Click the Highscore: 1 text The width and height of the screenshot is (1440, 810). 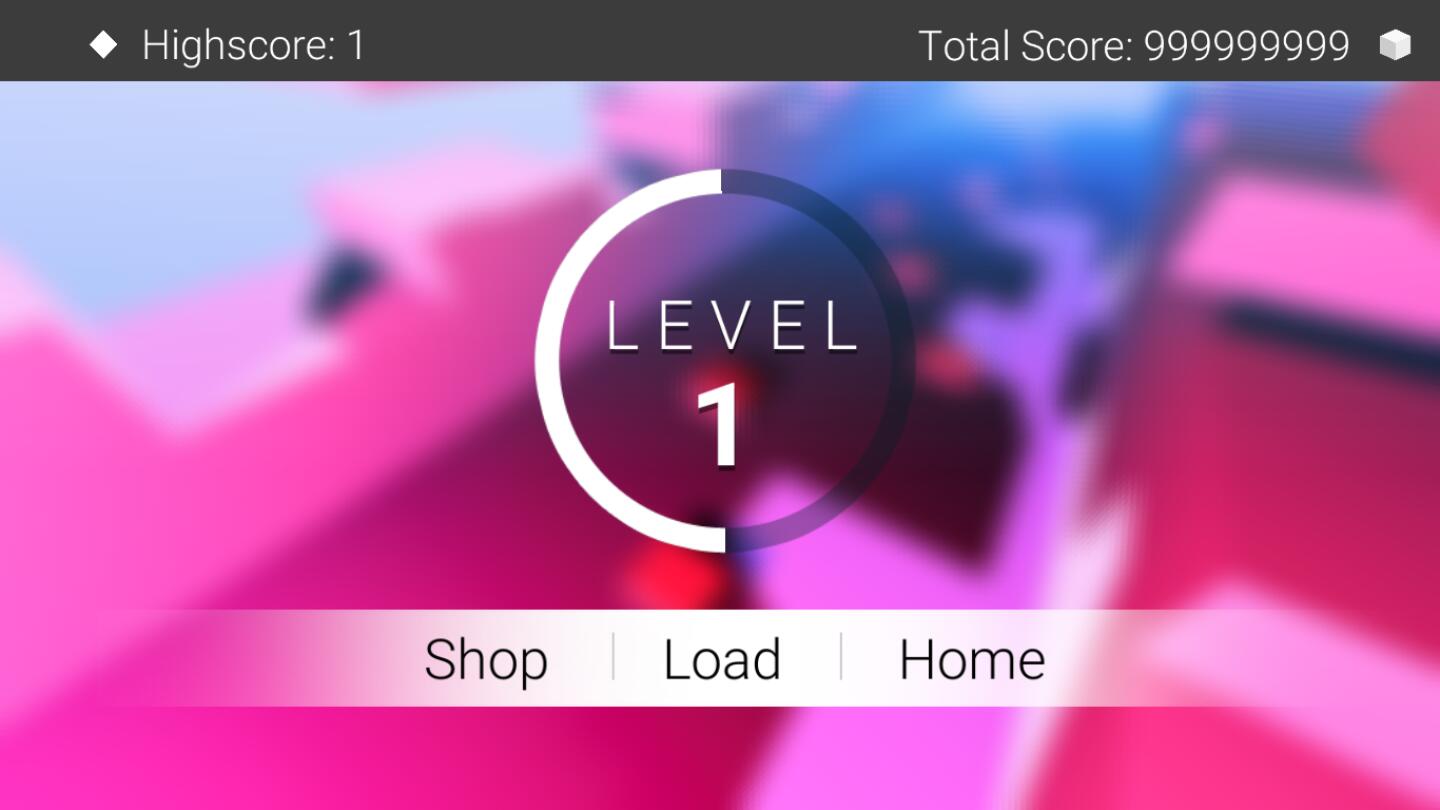pyautogui.click(x=252, y=44)
